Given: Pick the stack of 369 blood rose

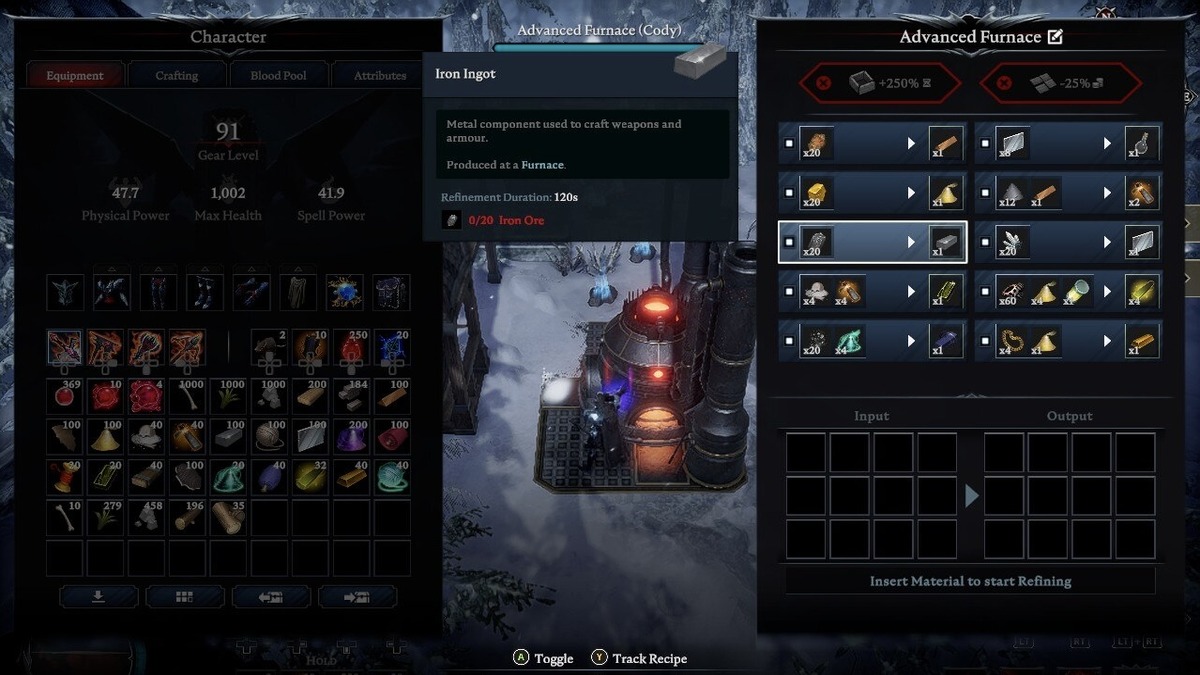Looking at the screenshot, I should click(65, 397).
